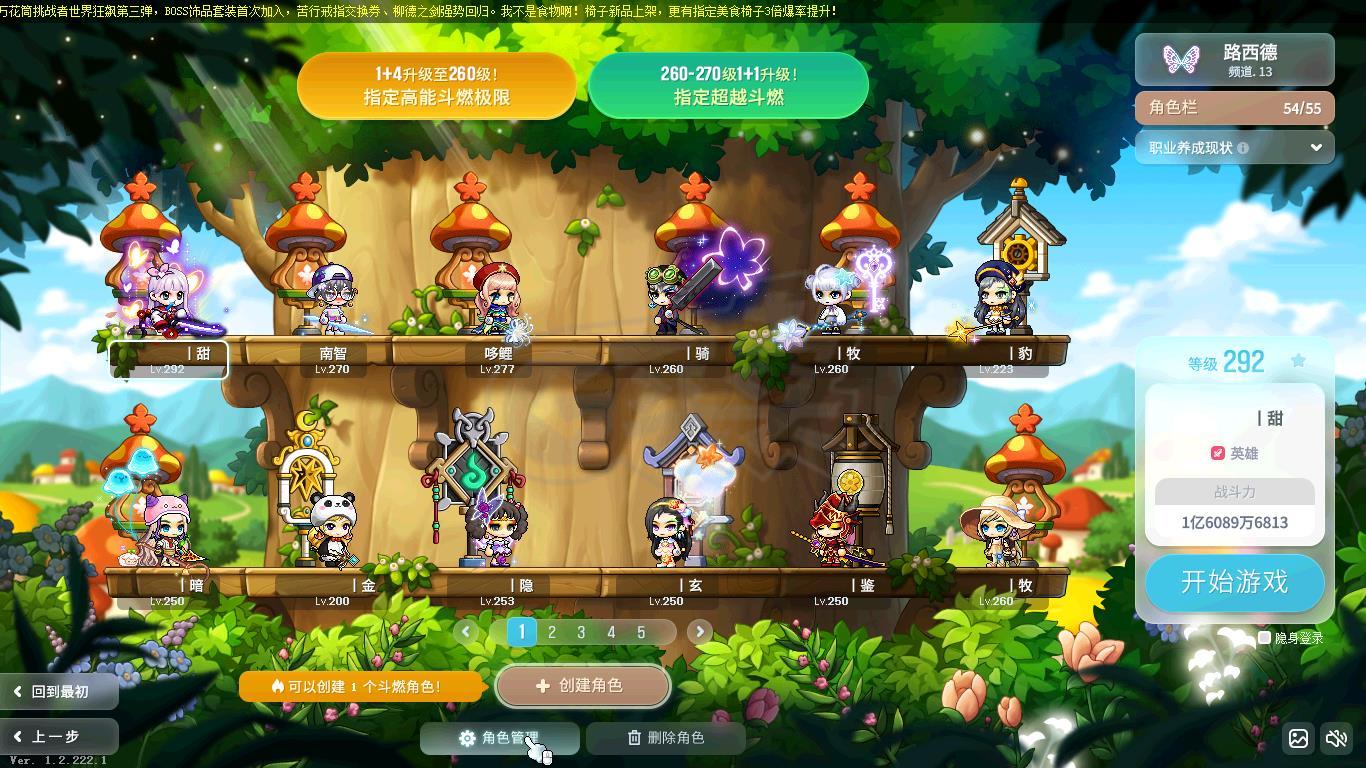This screenshot has width=1366, height=768.
Task: Toggle the muted sound icon
Action: (x=1336, y=738)
